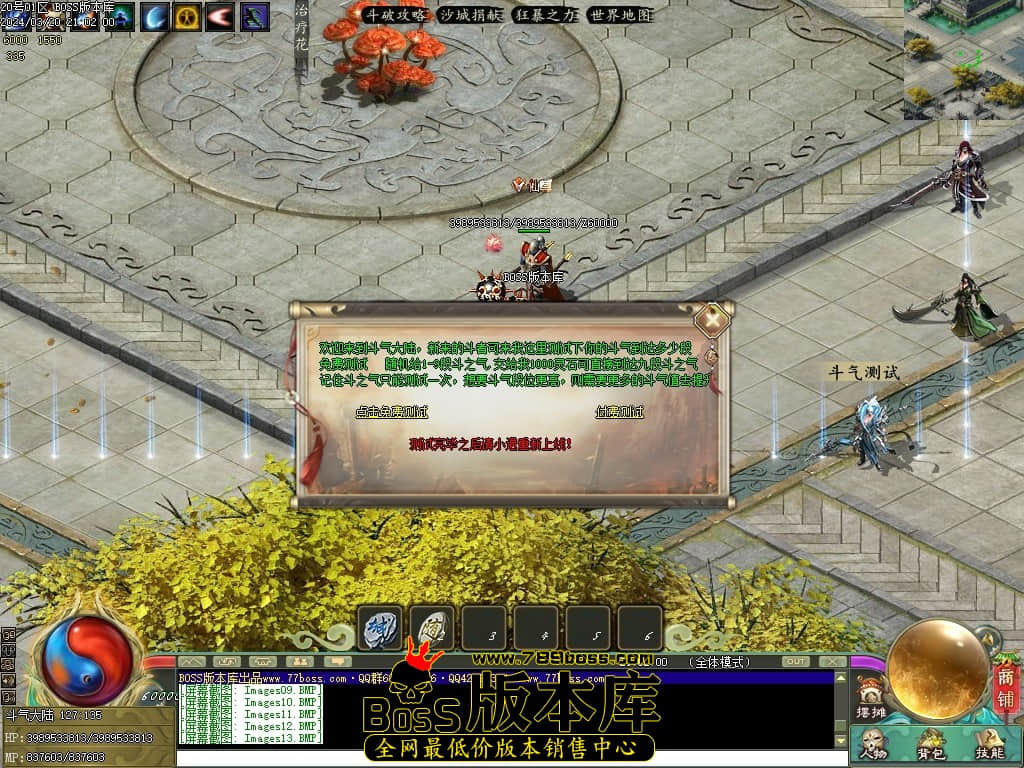Open the 摆摊 stall button

[872, 699]
